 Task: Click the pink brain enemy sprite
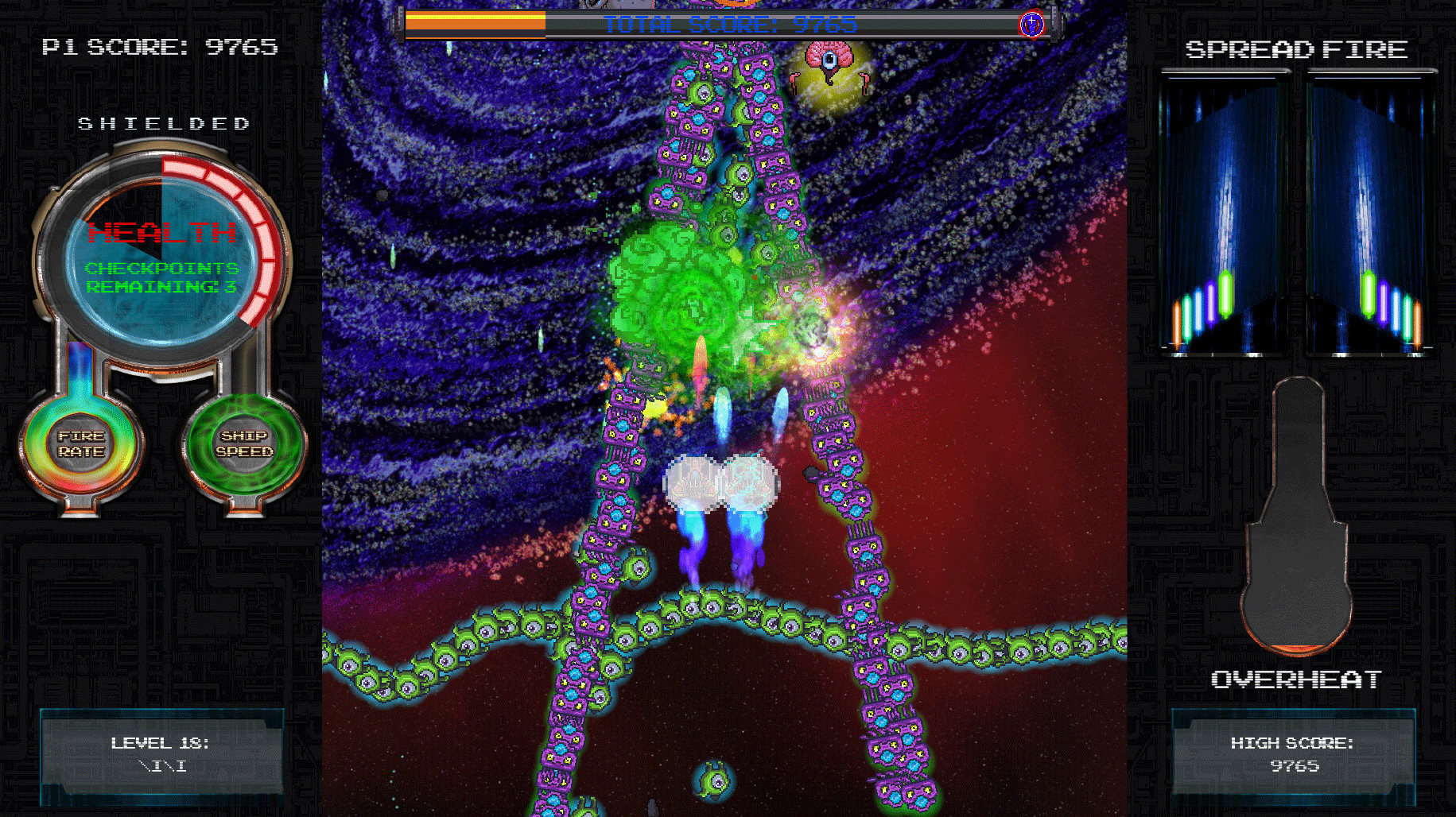[829, 64]
